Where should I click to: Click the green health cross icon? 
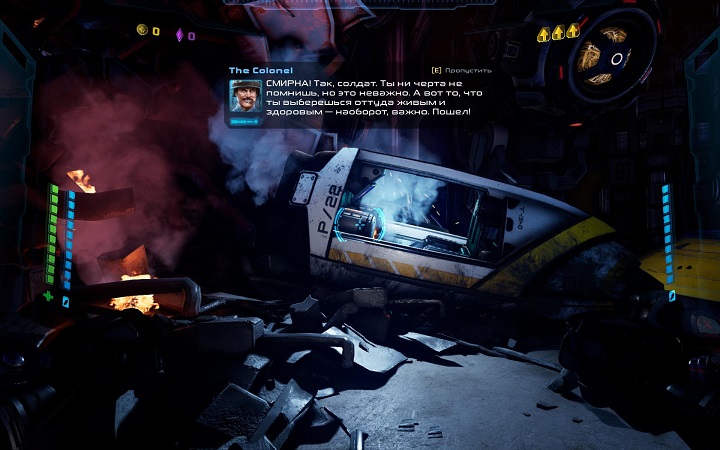click(50, 297)
